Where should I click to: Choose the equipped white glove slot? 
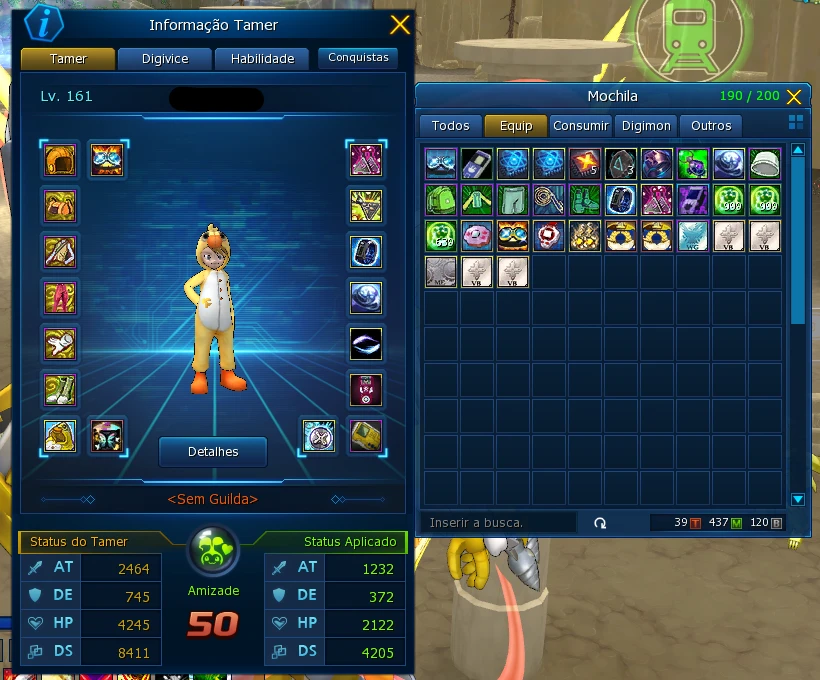(x=60, y=343)
